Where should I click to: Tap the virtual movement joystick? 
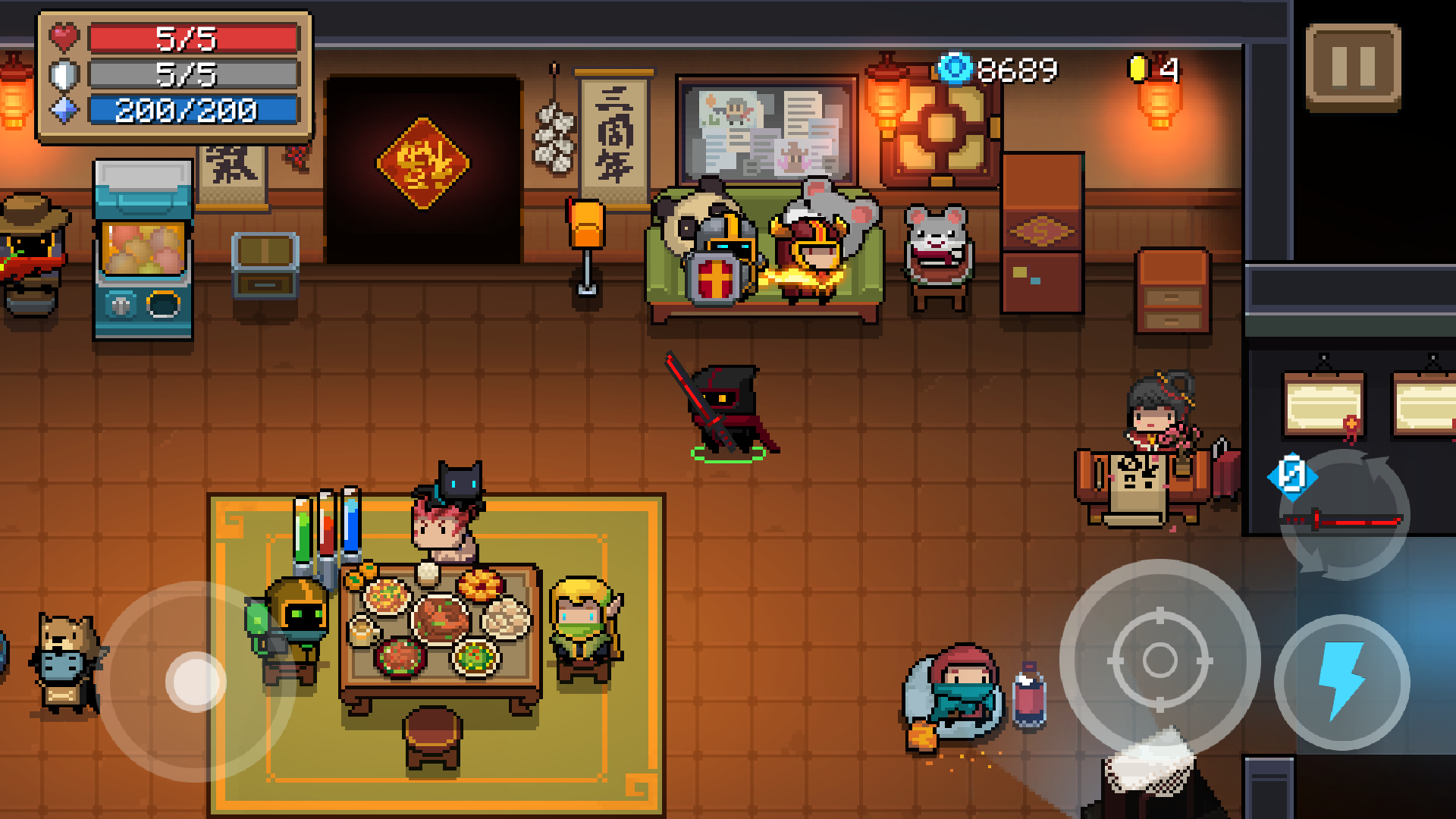click(x=196, y=681)
